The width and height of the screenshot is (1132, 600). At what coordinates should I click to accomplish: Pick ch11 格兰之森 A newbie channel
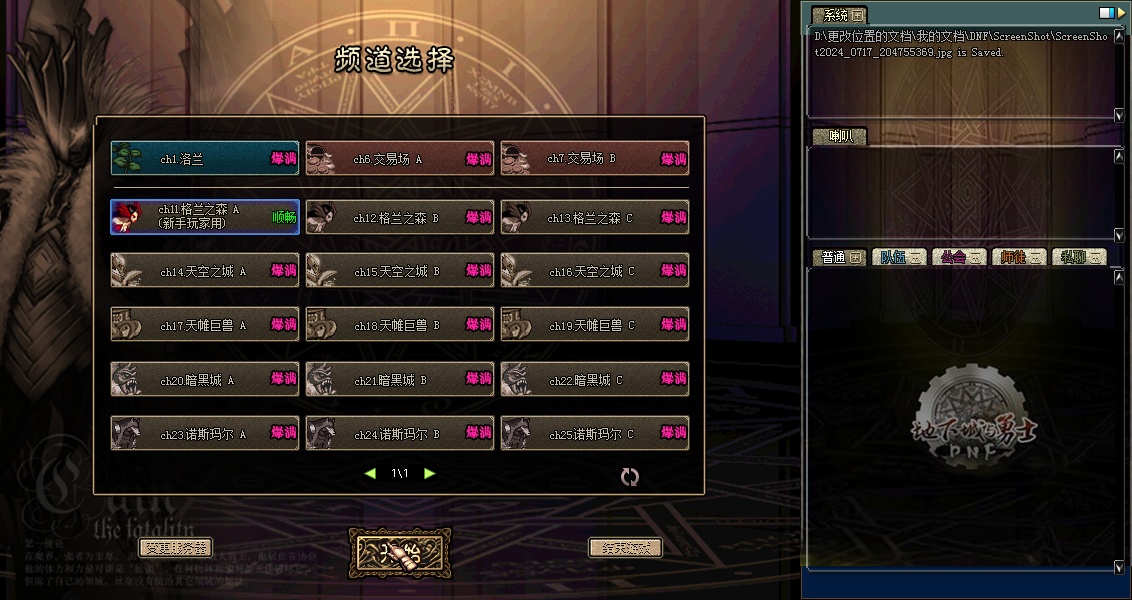click(x=204, y=217)
